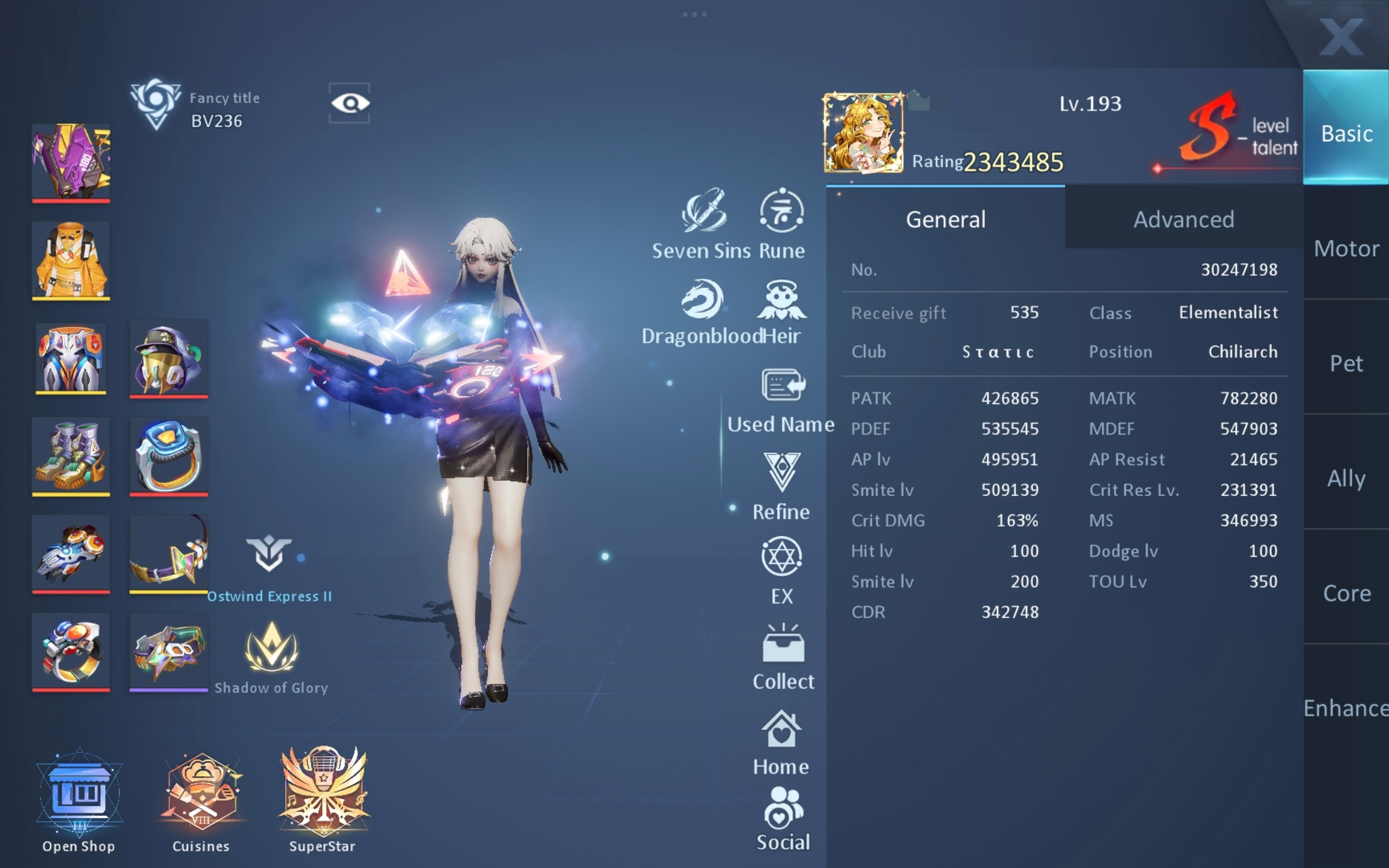Select the General stats tab
Viewport: 1389px width, 868px height.
coord(945,219)
